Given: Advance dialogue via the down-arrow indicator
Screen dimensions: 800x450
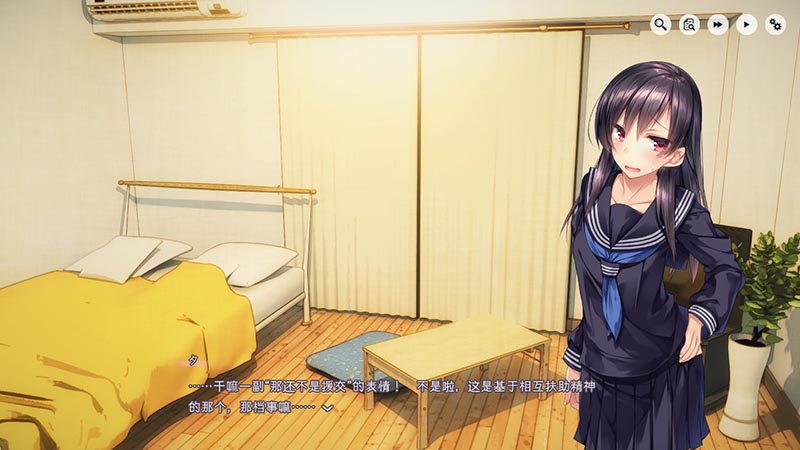Looking at the screenshot, I should [x=326, y=408].
